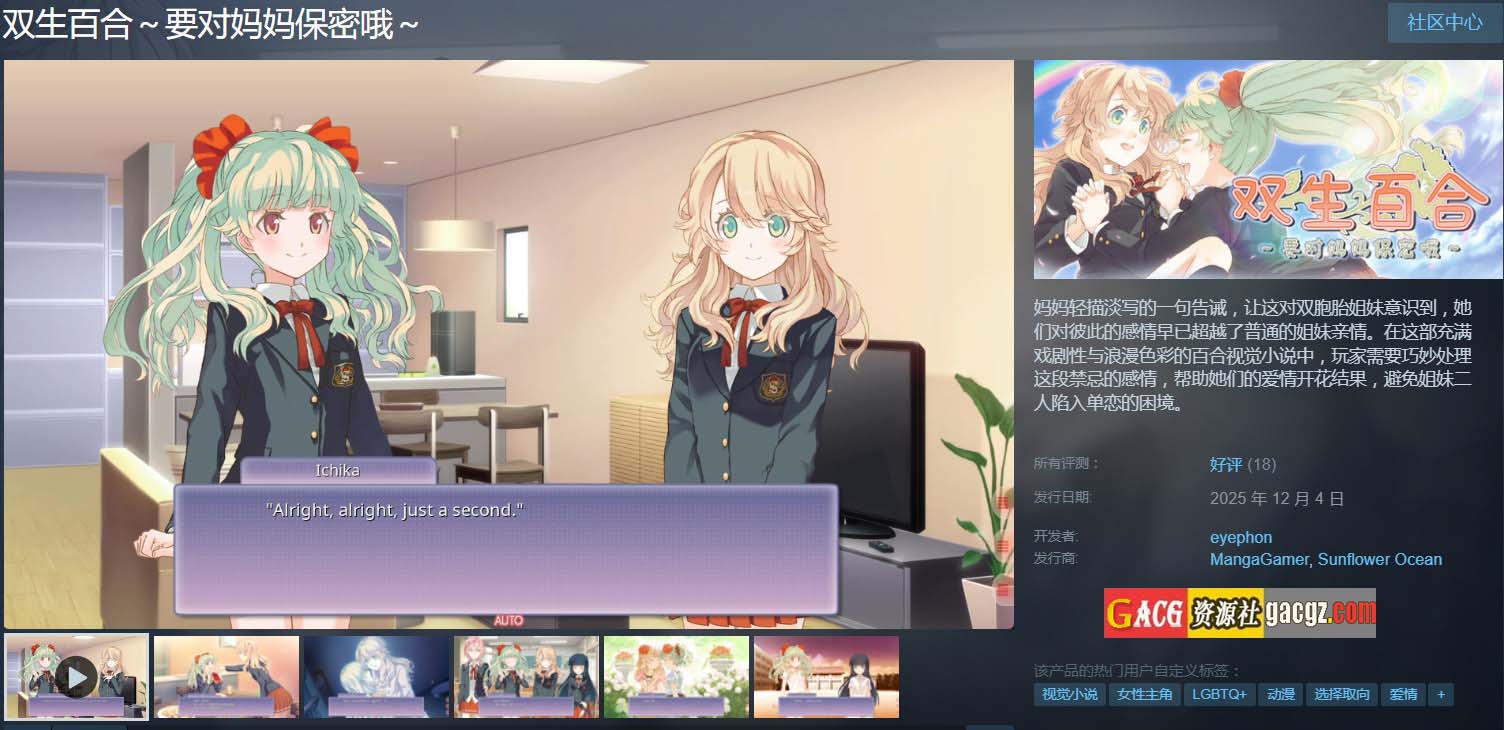1504x730 pixels.
Task: Visit the developer eyephon page
Action: point(1241,537)
